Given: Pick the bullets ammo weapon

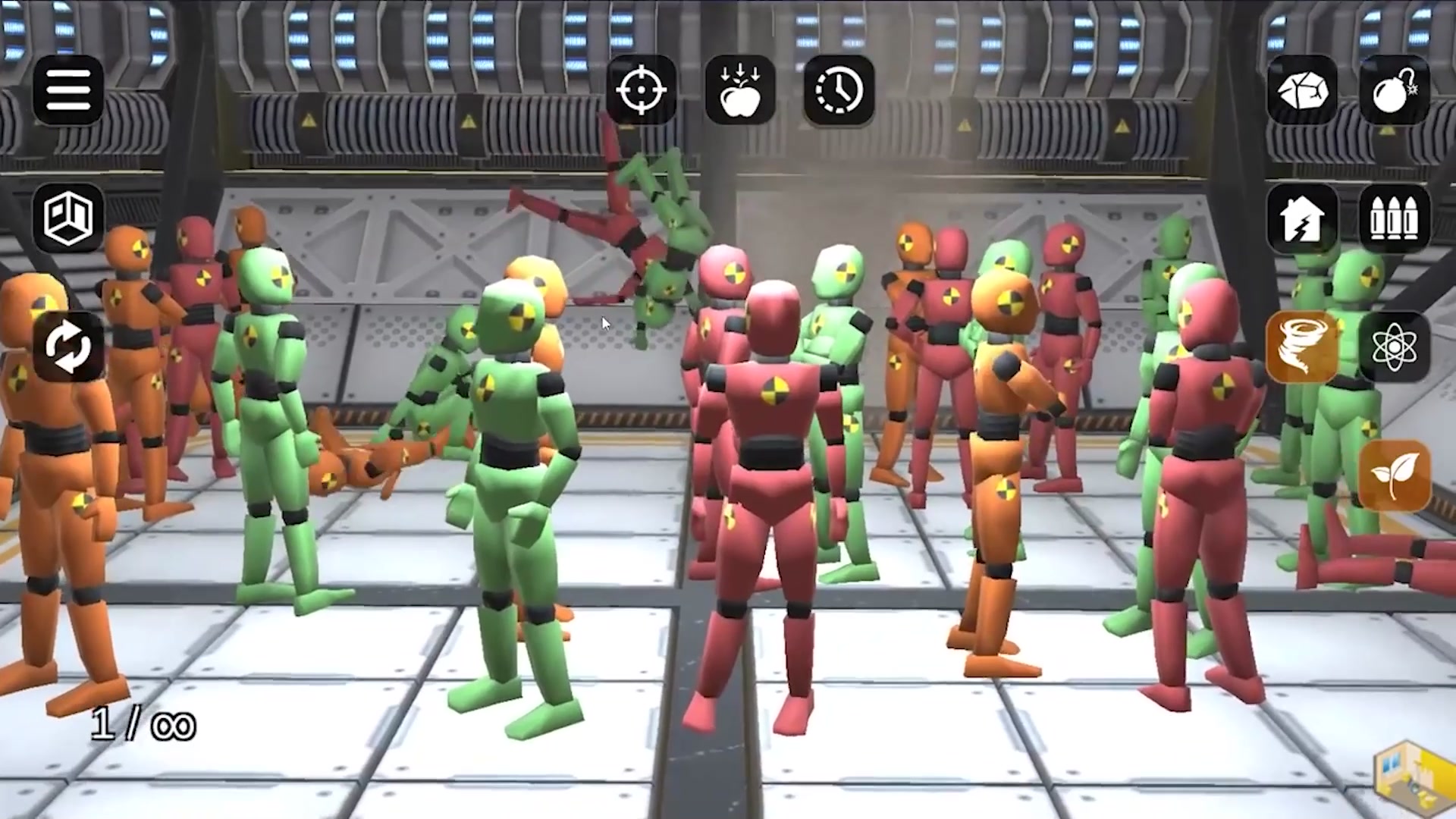Looking at the screenshot, I should [1395, 218].
